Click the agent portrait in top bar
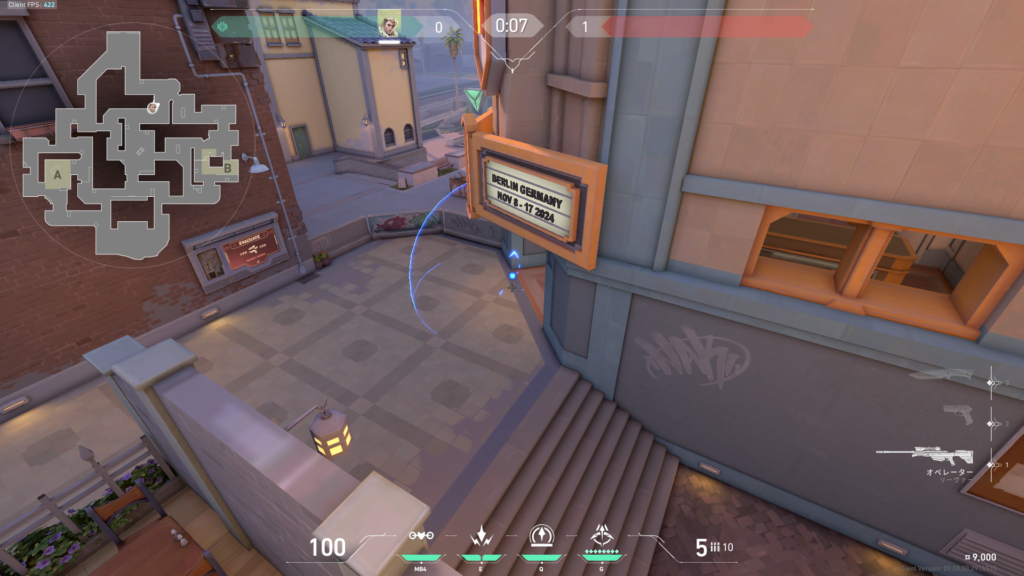Image resolution: width=1024 pixels, height=576 pixels. pos(389,24)
